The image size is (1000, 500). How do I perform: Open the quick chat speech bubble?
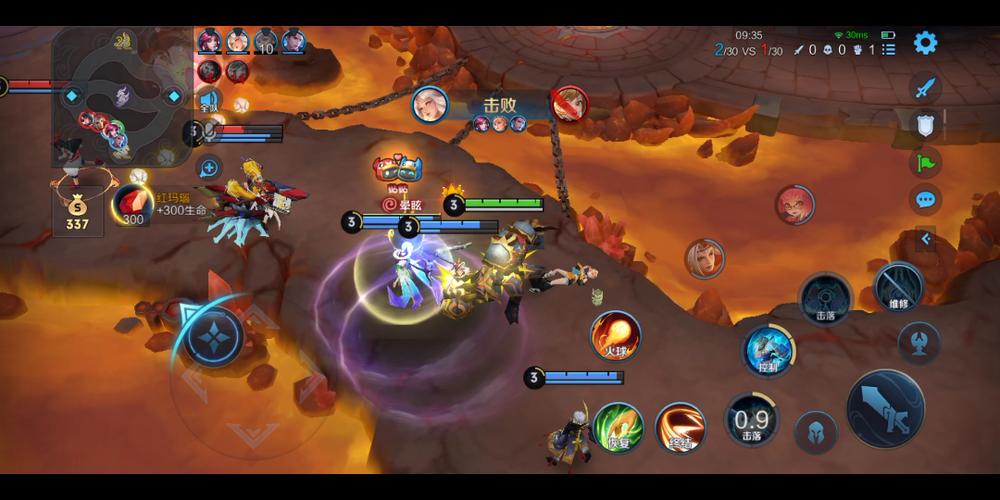[x=926, y=199]
